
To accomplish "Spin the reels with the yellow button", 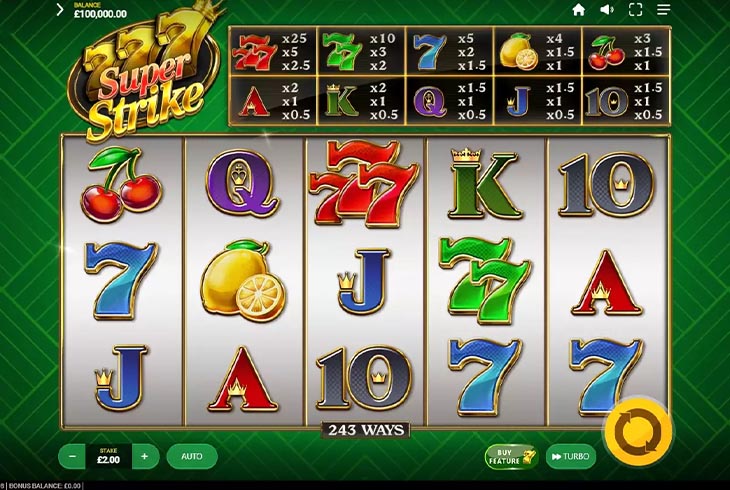I will coord(638,431).
